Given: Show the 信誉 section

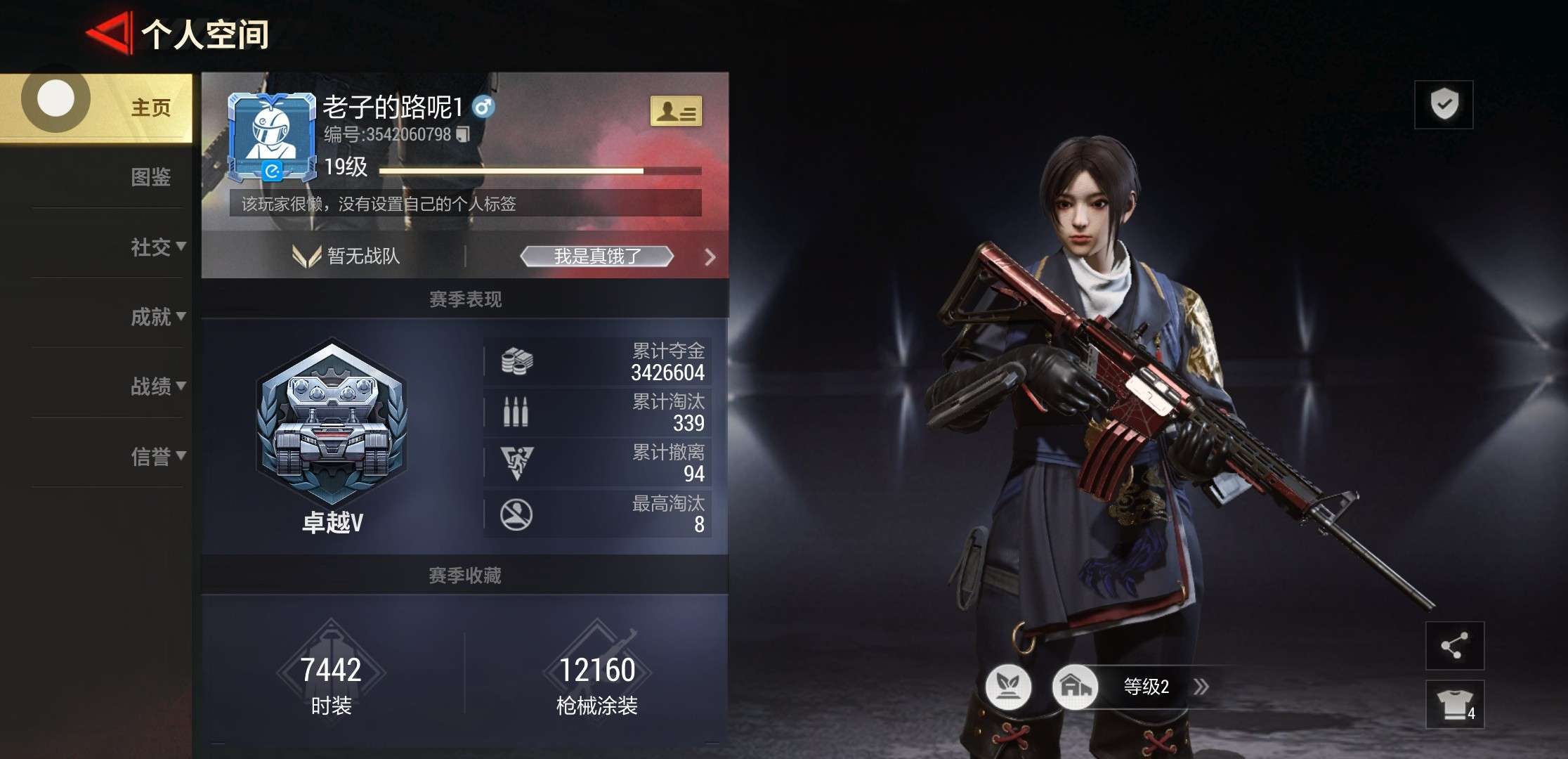Looking at the screenshot, I should [157, 456].
